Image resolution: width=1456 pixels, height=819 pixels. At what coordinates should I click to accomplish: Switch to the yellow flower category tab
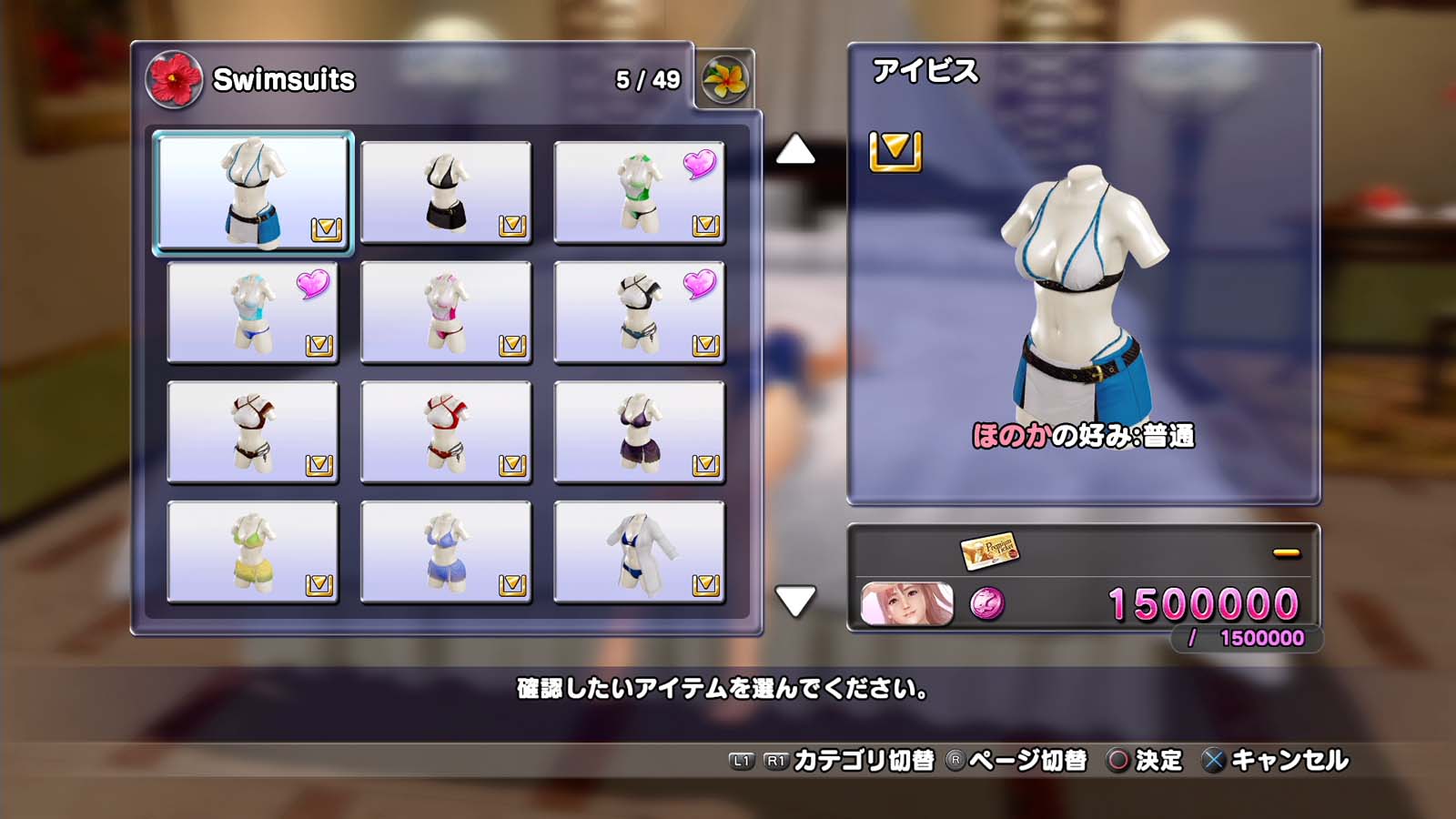(x=725, y=80)
